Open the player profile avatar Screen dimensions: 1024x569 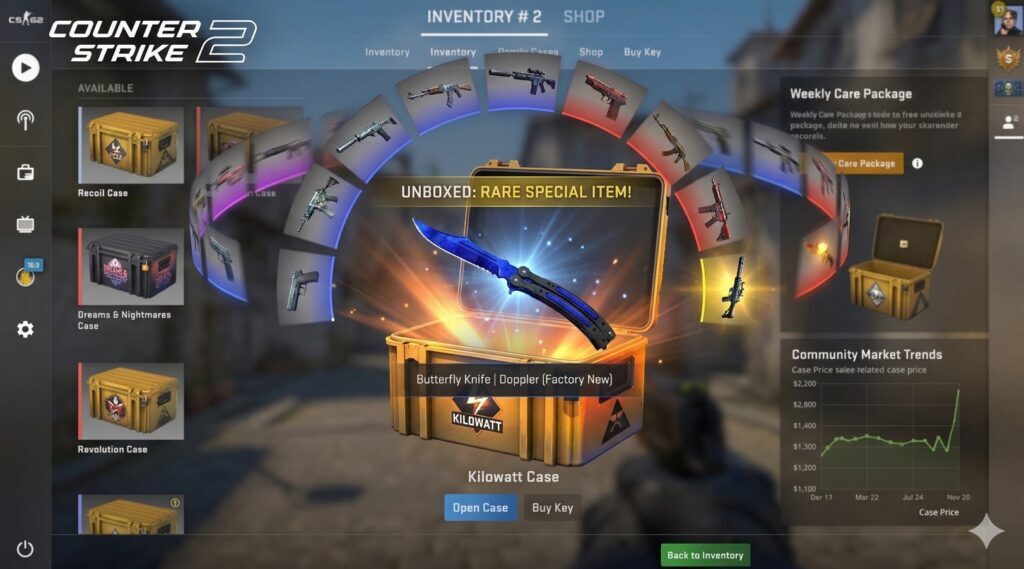1007,22
